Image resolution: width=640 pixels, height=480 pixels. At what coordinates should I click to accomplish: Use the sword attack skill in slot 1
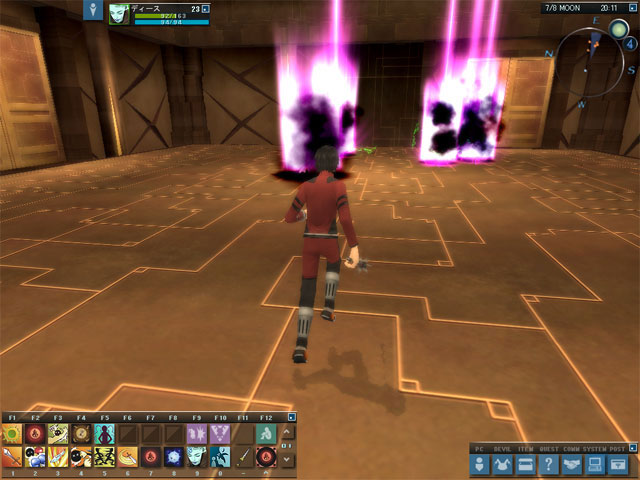tap(12, 457)
